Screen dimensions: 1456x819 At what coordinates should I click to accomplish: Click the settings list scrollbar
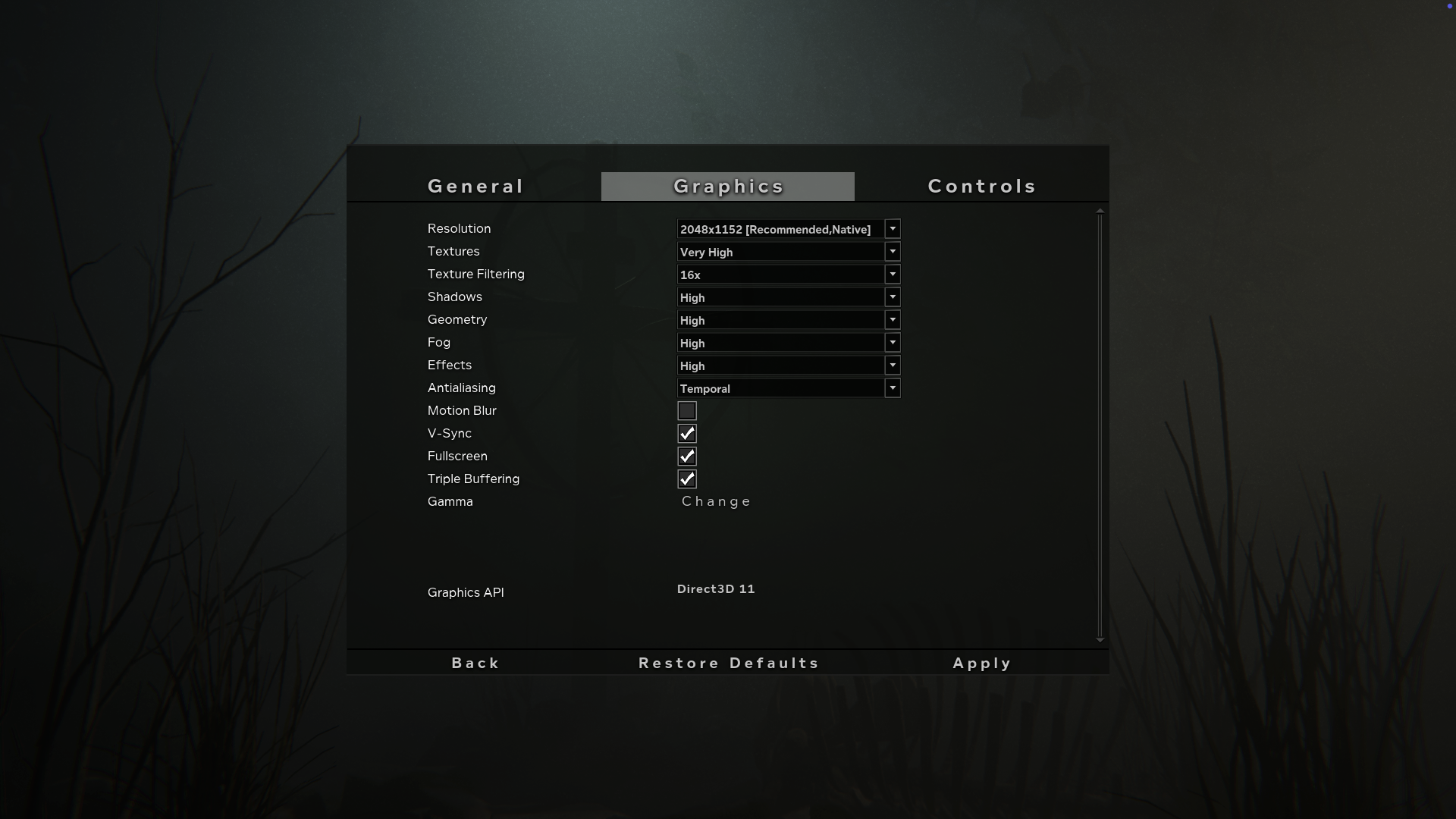[x=1100, y=425]
